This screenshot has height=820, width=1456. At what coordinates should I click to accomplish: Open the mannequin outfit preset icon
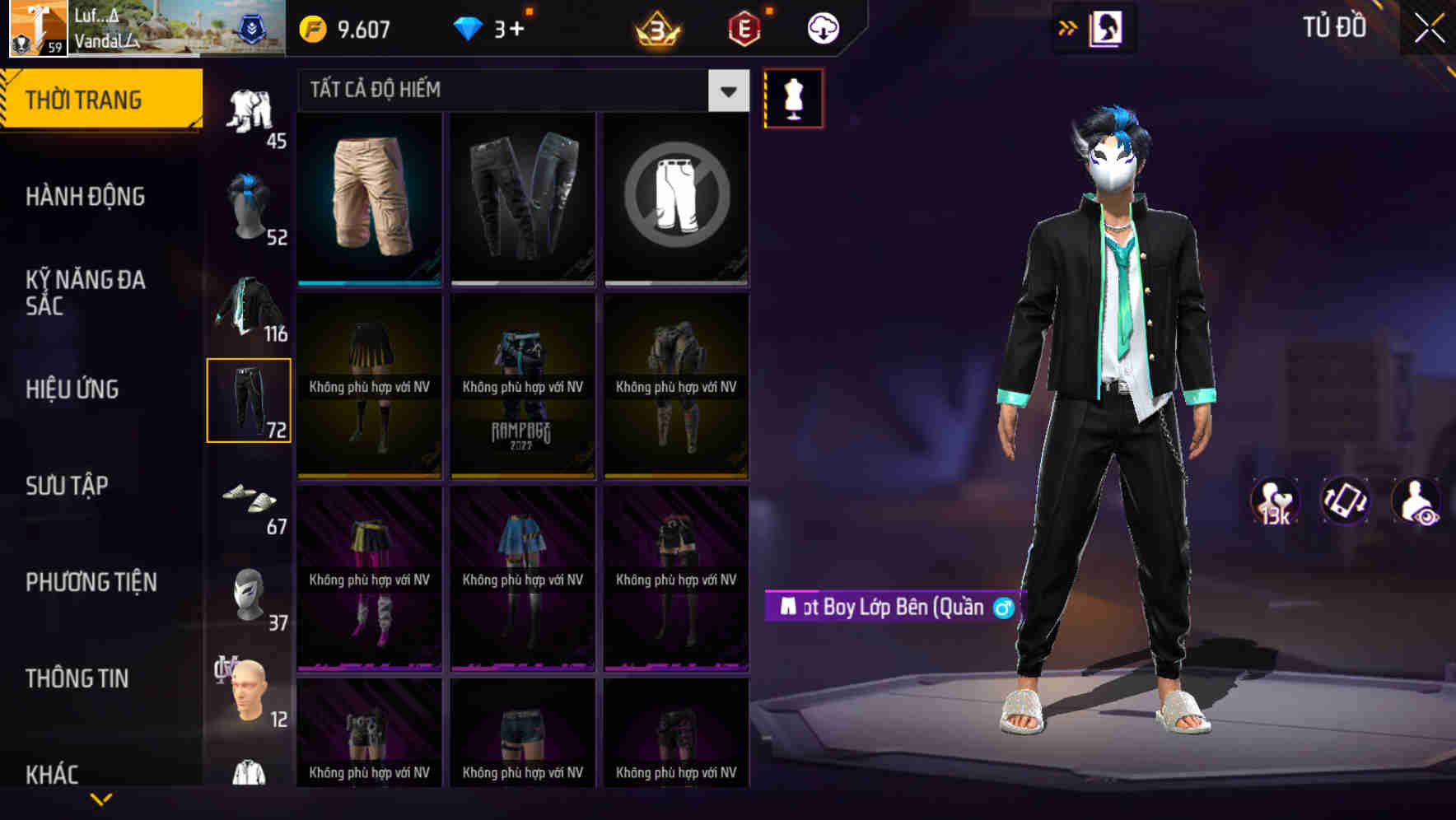793,97
